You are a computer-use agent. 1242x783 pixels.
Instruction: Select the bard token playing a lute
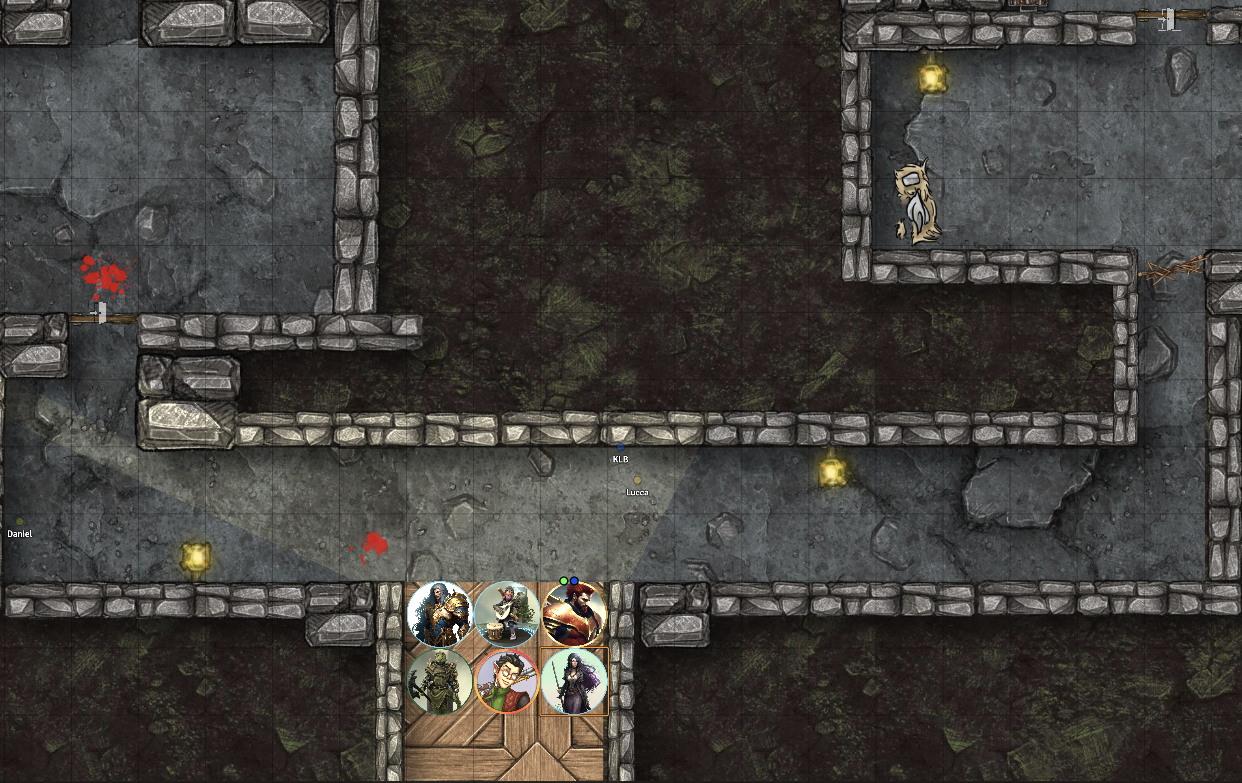point(507,613)
